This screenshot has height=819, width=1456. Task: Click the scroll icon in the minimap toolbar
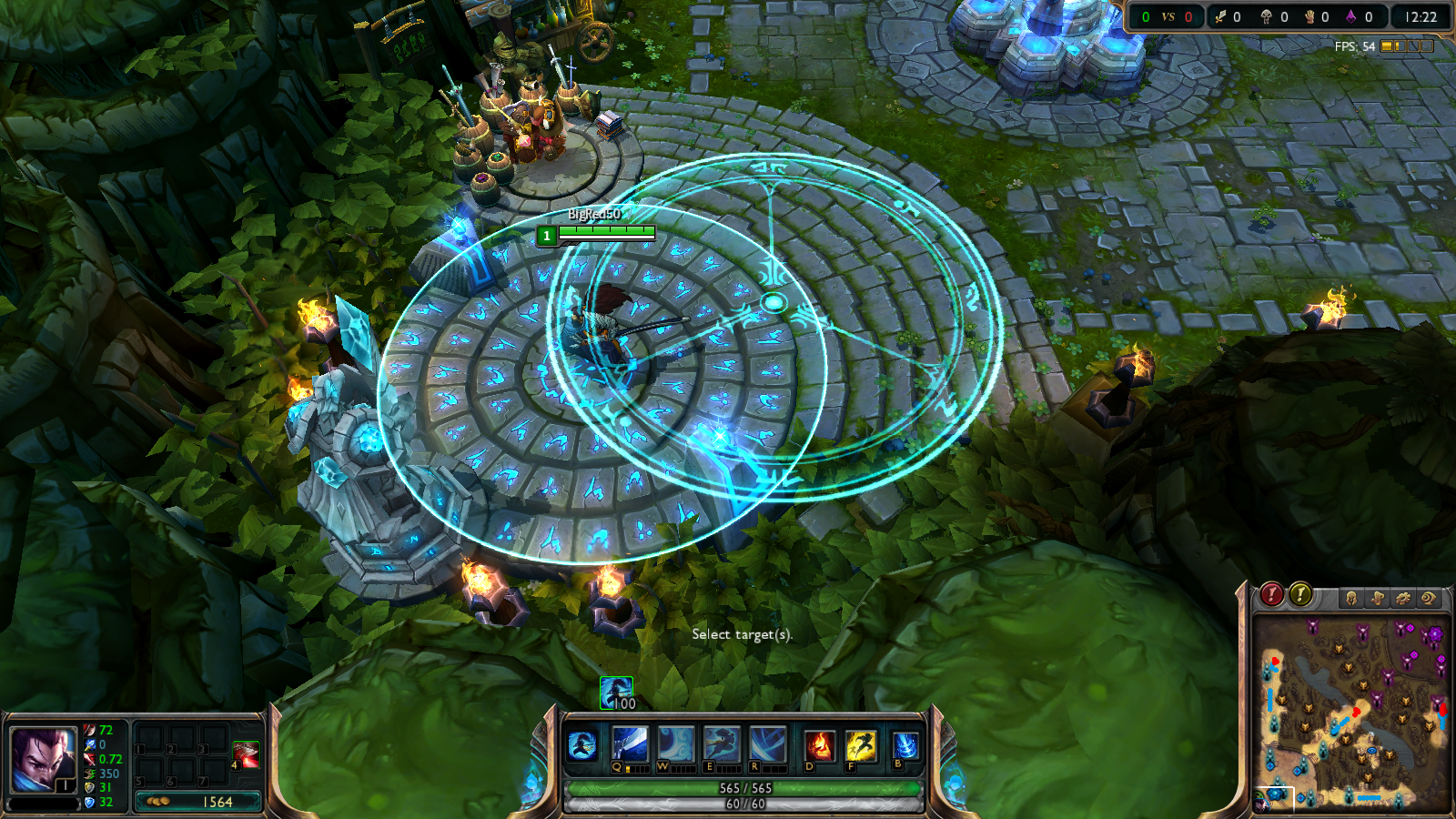pos(1377,598)
